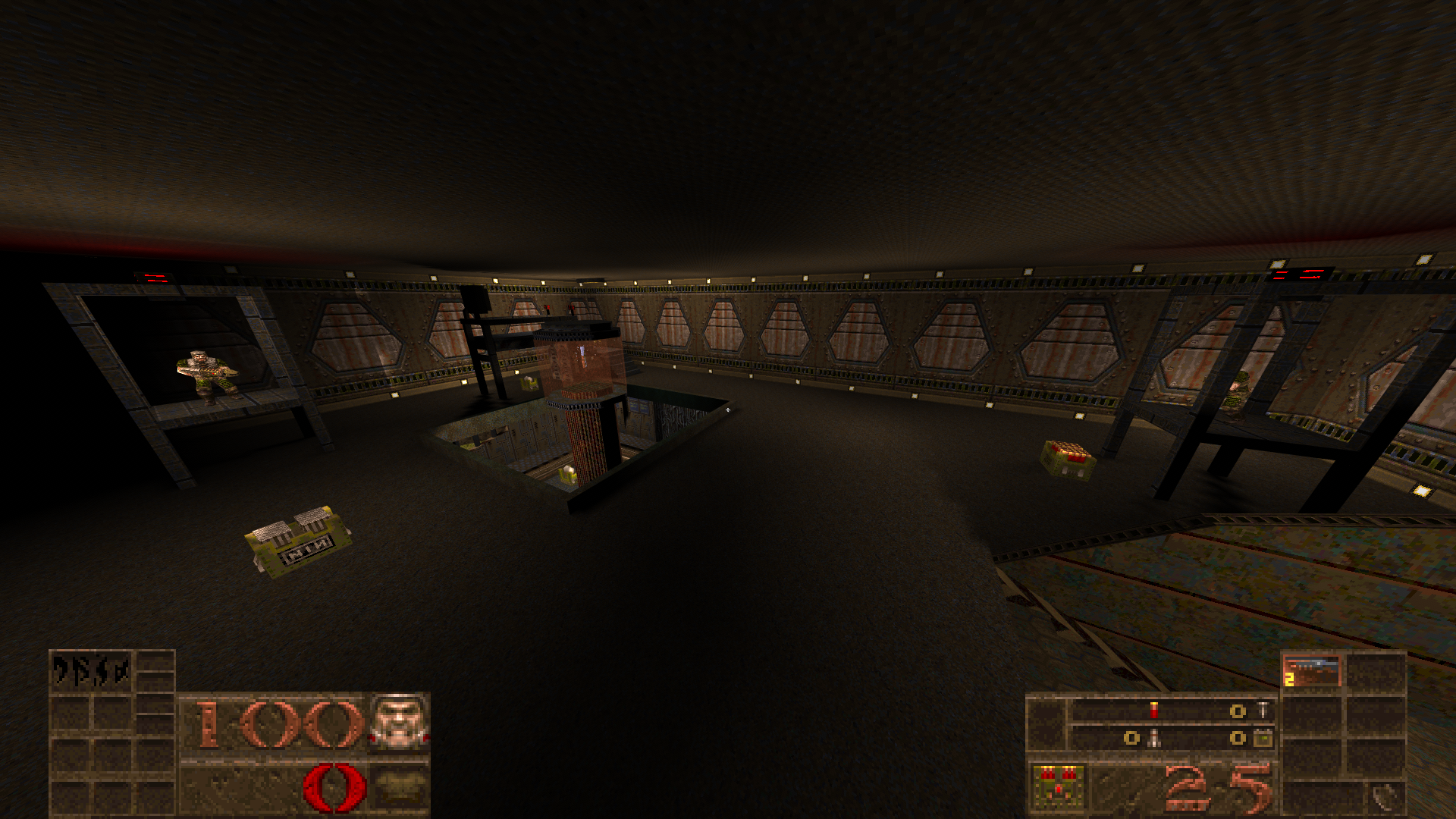The width and height of the screenshot is (1456, 819).
Task: Click the cell battery ammo icon
Action: 1264,739
